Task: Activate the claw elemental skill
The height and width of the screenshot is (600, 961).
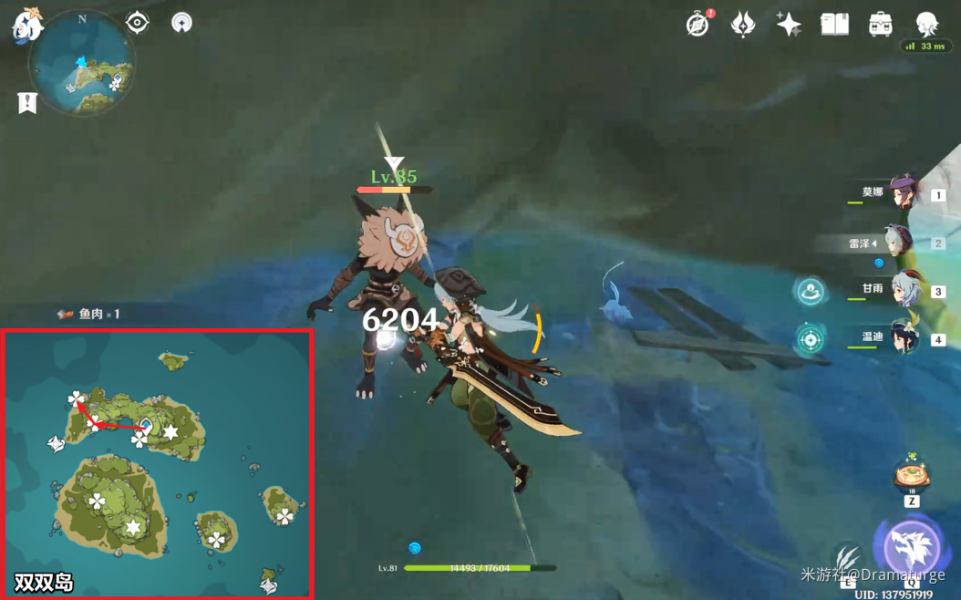Action: pos(848,556)
